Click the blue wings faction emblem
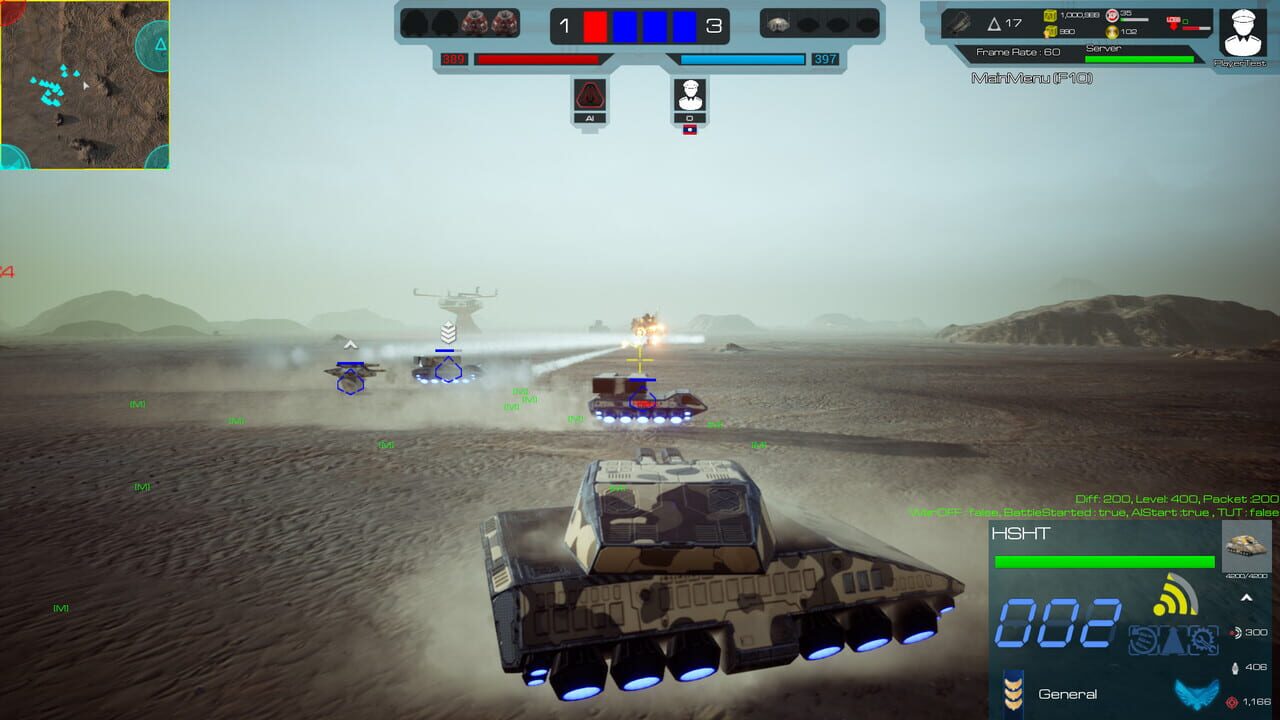The image size is (1280, 720). tap(1196, 691)
